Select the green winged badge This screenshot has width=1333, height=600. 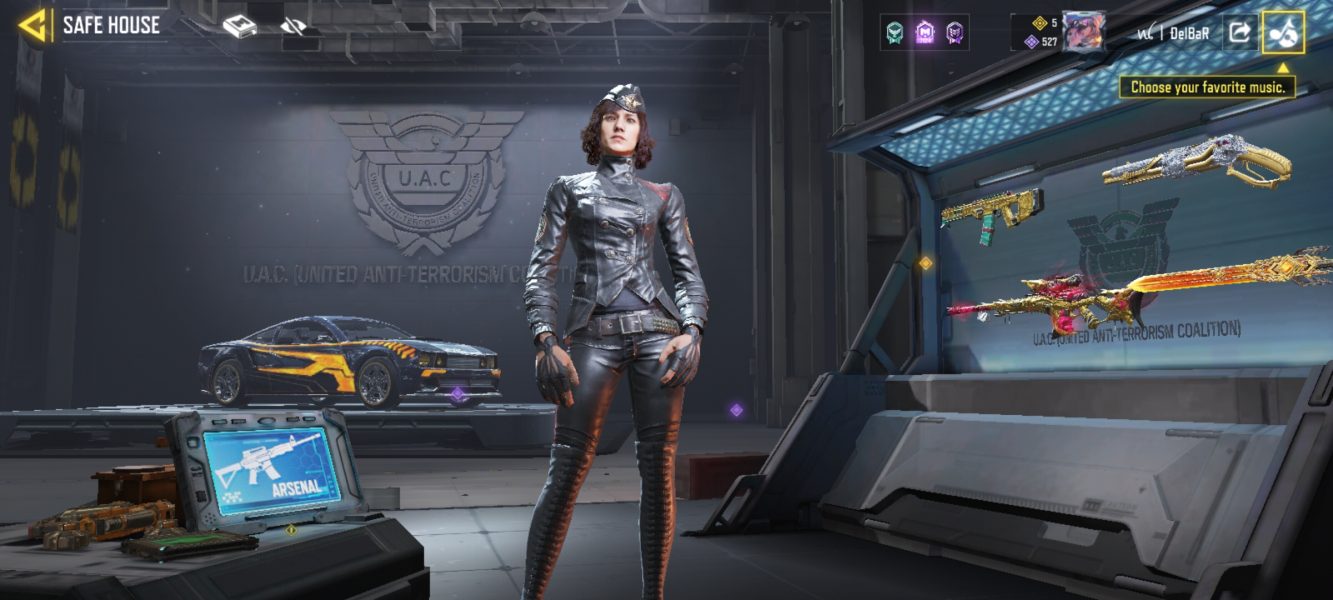click(x=894, y=32)
